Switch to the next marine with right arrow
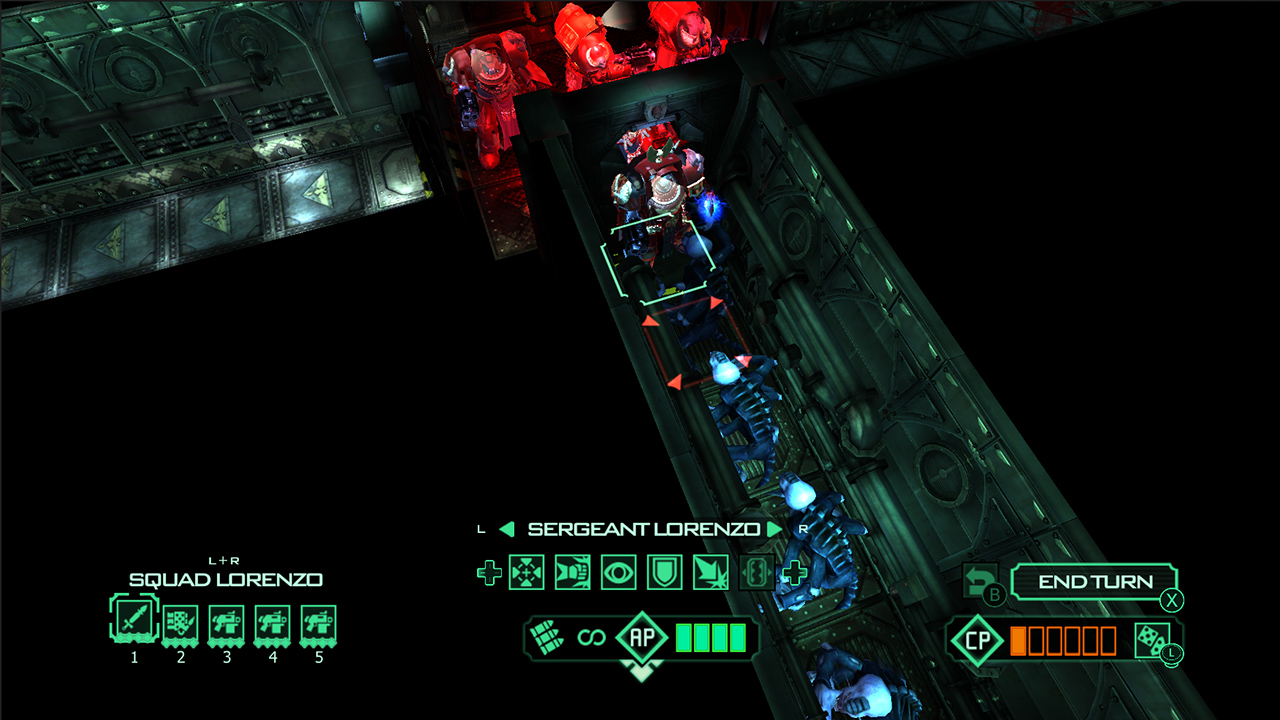Screen dimensions: 1280x720 (x=774, y=529)
